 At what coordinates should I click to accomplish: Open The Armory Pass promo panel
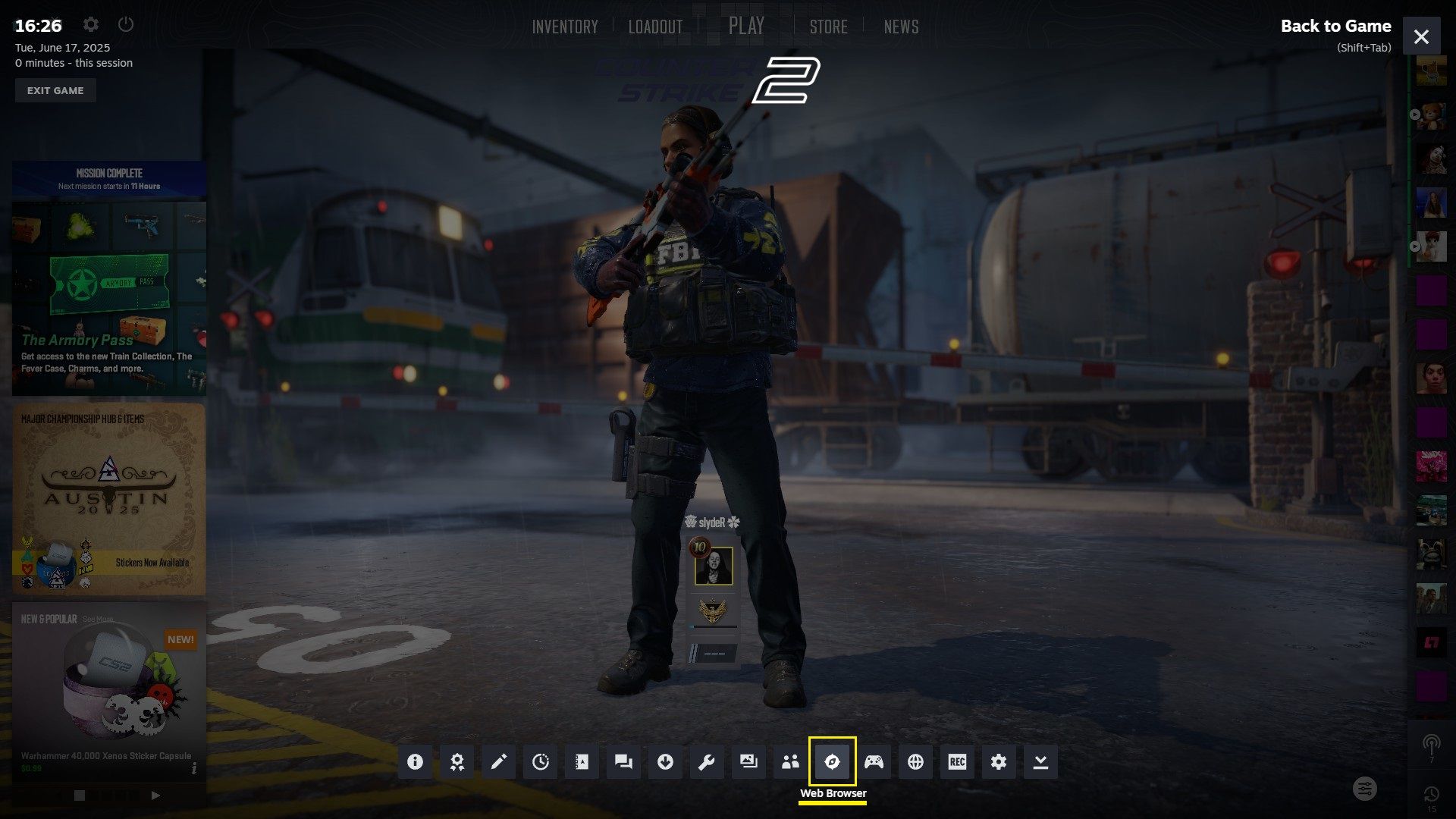pos(109,297)
